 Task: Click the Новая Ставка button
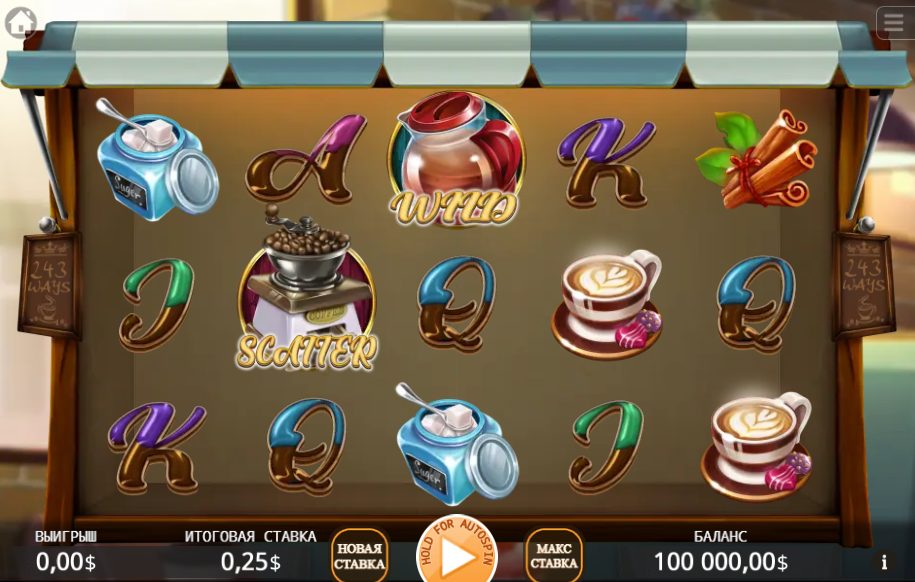pos(359,556)
